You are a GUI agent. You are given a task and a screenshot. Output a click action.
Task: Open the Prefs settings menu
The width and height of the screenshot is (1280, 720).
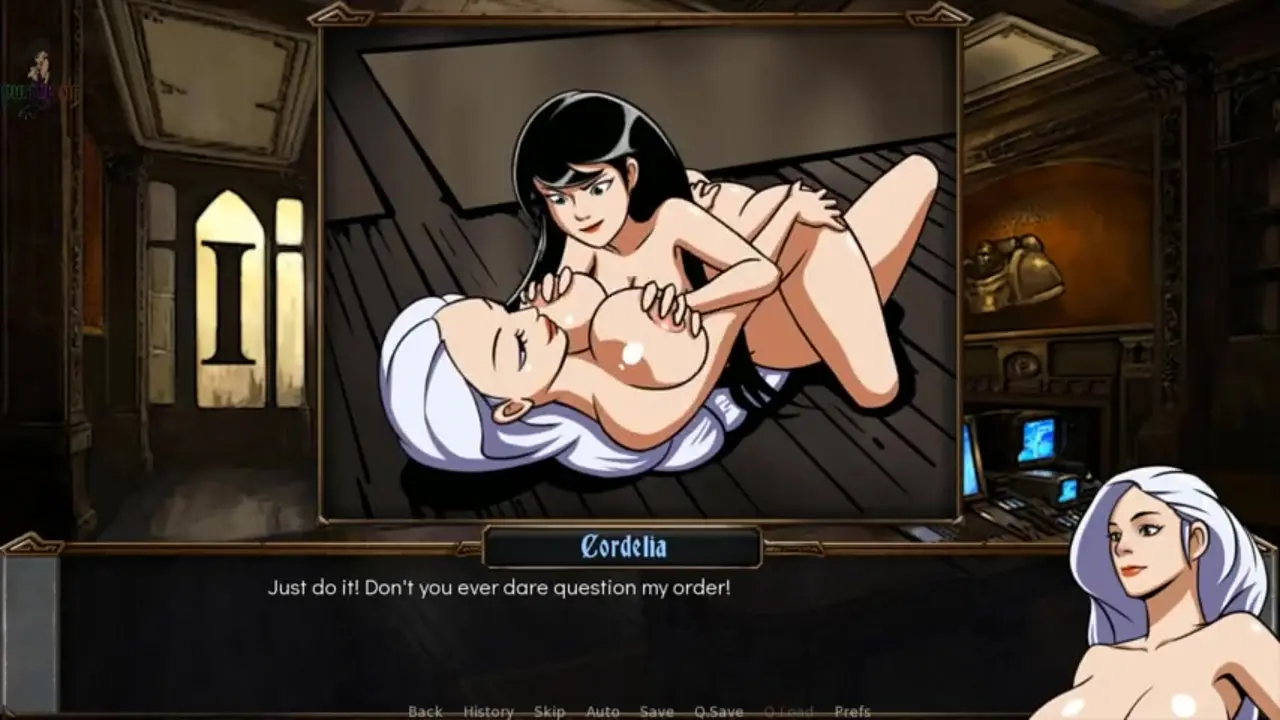tap(852, 711)
